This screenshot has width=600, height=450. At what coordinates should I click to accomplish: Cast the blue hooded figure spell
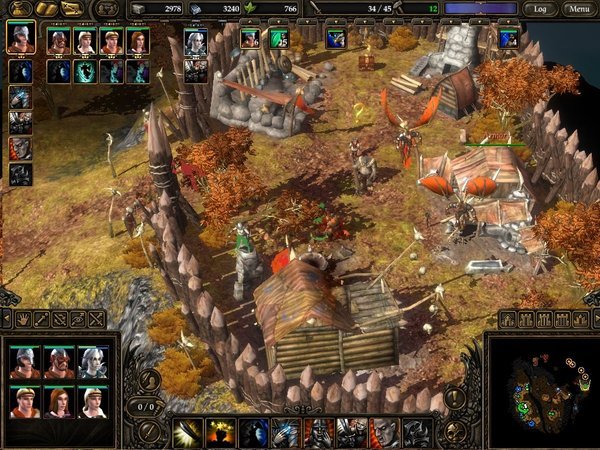point(254,432)
